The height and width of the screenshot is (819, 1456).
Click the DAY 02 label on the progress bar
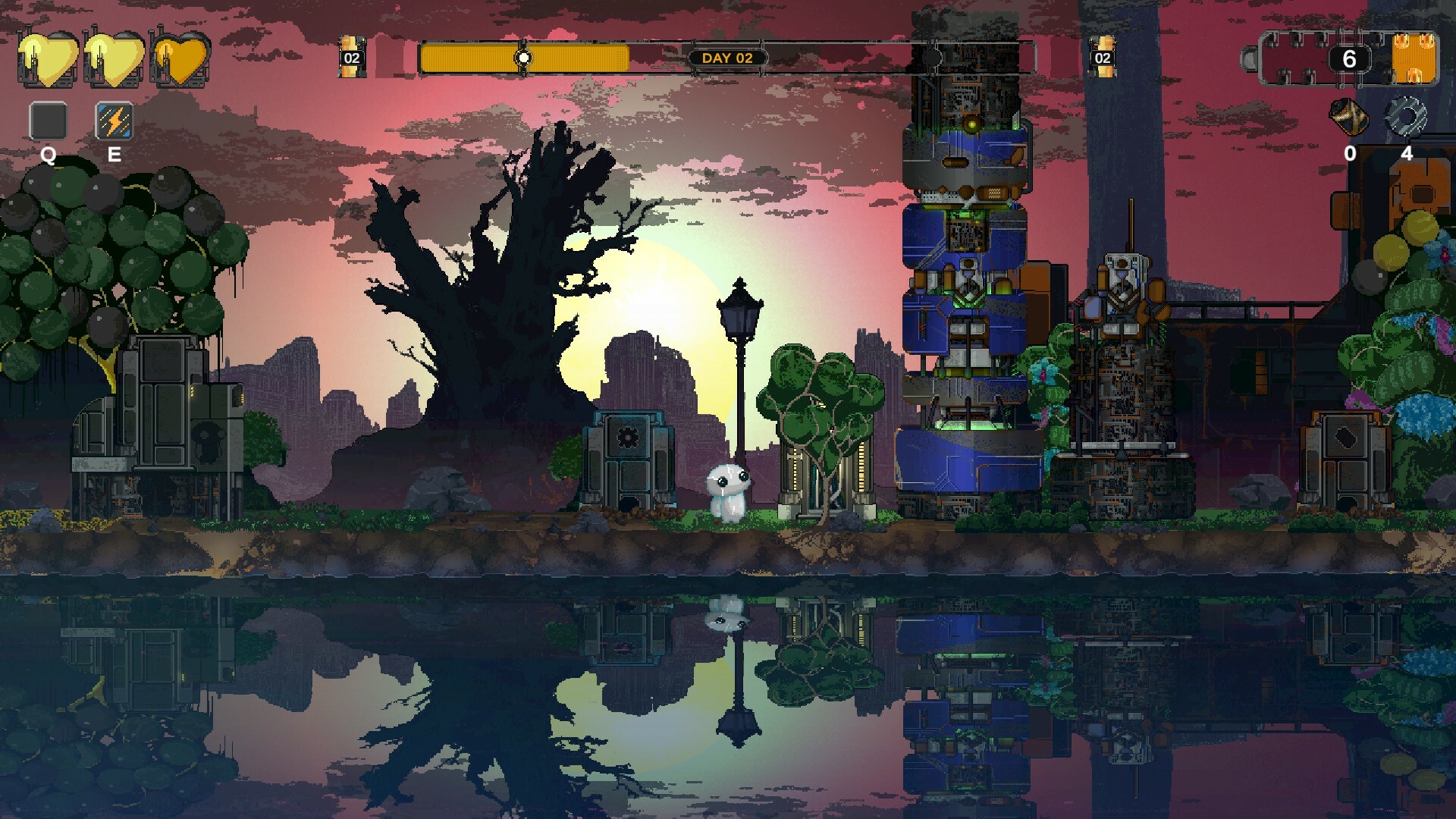(730, 56)
